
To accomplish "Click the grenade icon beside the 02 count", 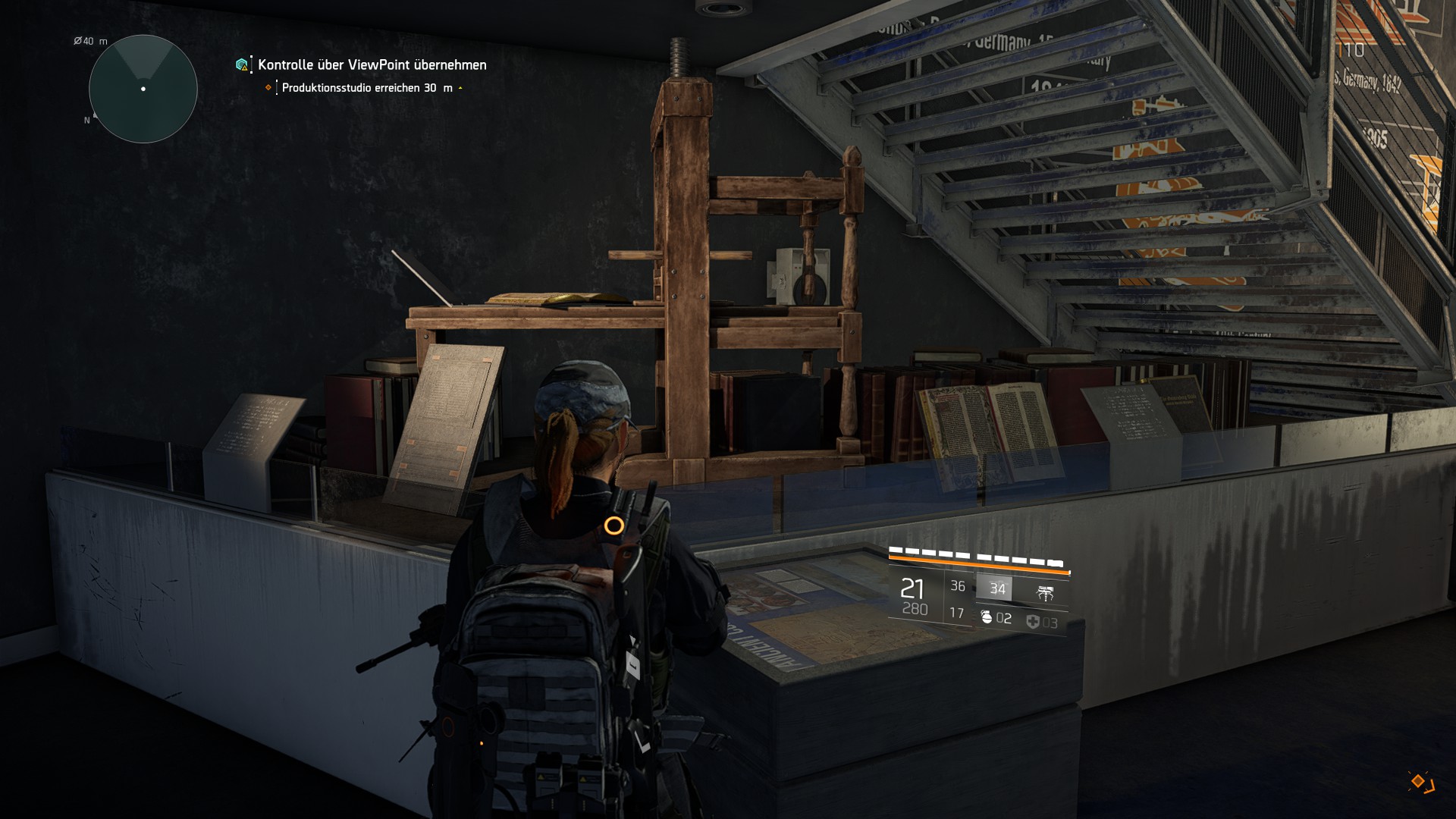I will coord(987,618).
